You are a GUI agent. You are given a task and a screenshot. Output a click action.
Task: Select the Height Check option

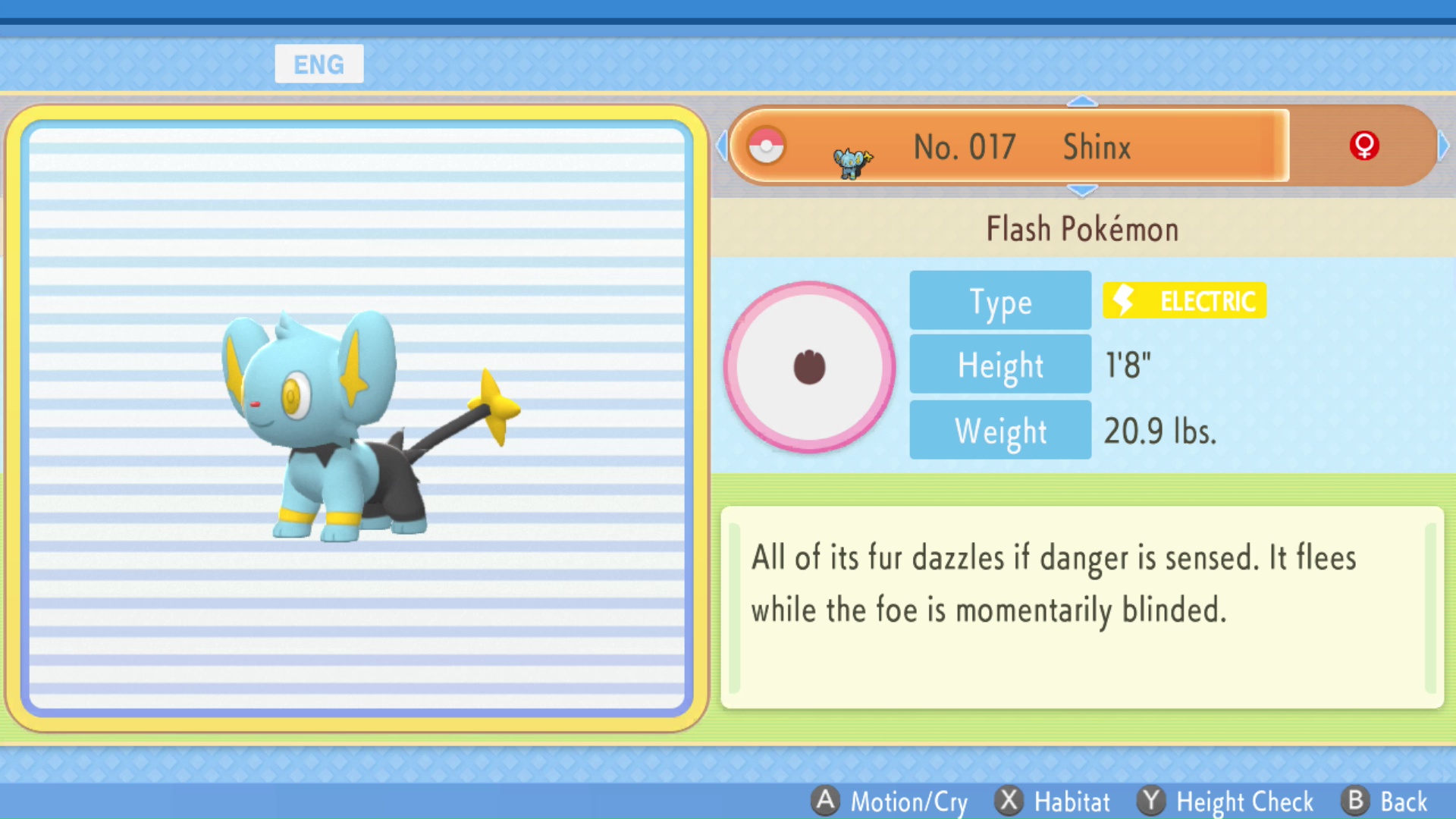pos(1152,802)
